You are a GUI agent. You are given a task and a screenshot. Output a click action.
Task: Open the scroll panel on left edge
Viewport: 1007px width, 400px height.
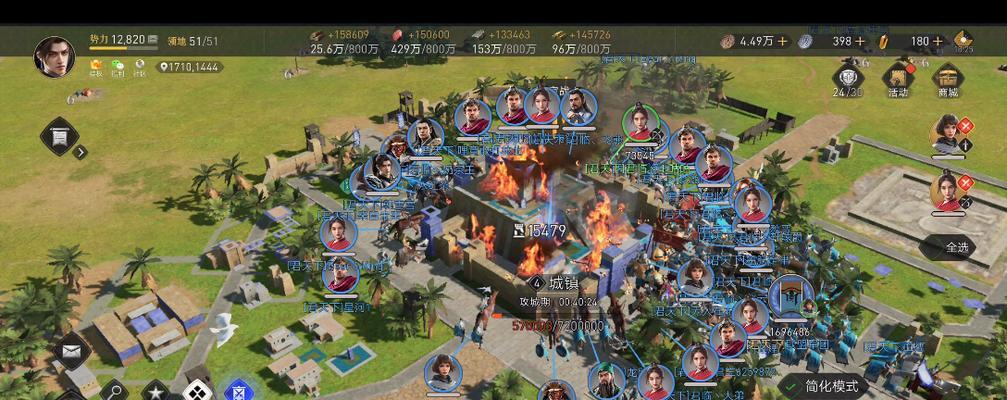point(59,136)
